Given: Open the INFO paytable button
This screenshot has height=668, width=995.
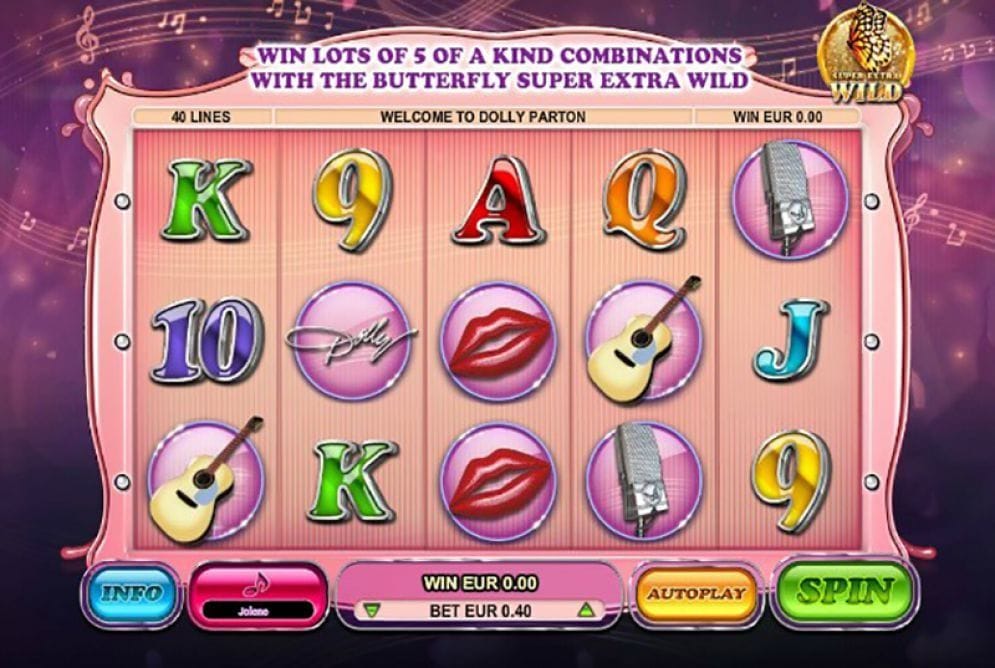Looking at the screenshot, I should tap(130, 595).
